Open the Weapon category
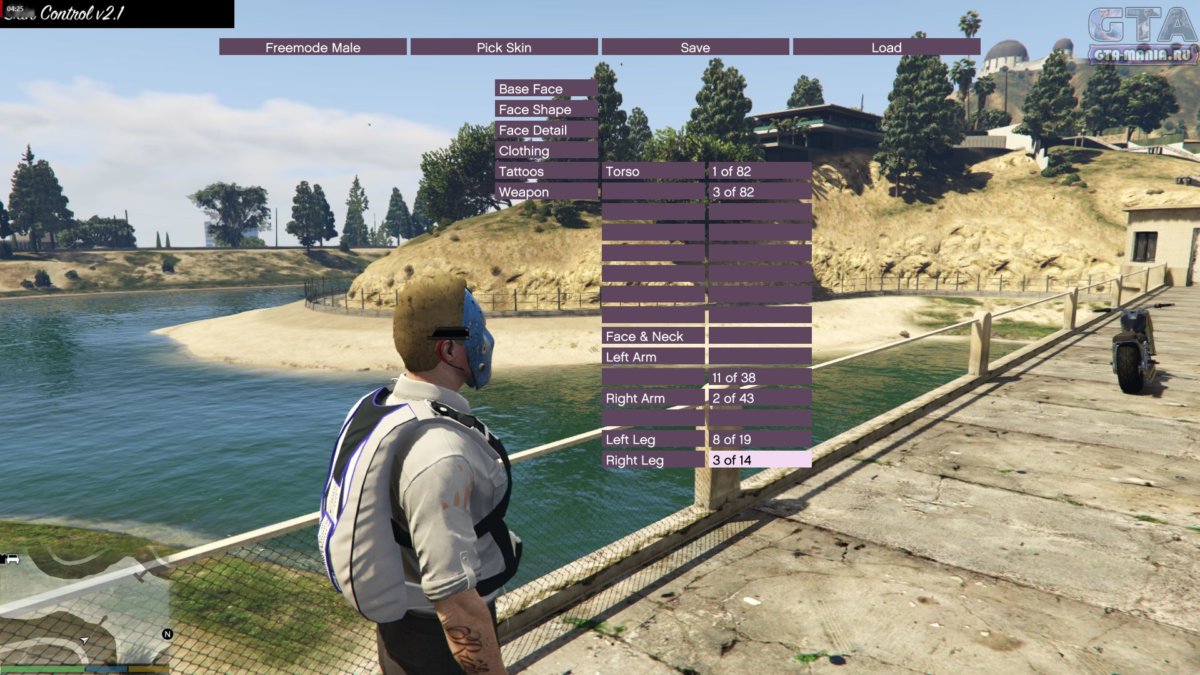The height and width of the screenshot is (675, 1200). point(546,192)
